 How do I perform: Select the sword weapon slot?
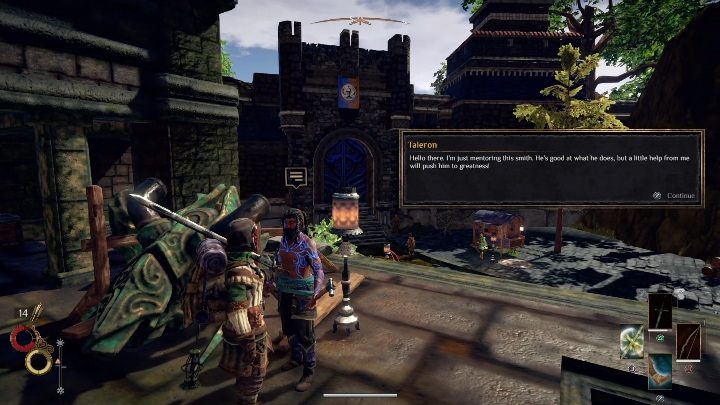point(661,312)
